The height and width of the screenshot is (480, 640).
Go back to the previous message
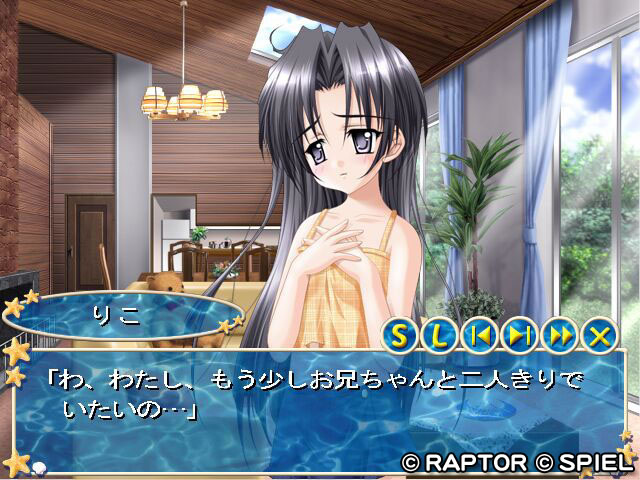point(480,335)
